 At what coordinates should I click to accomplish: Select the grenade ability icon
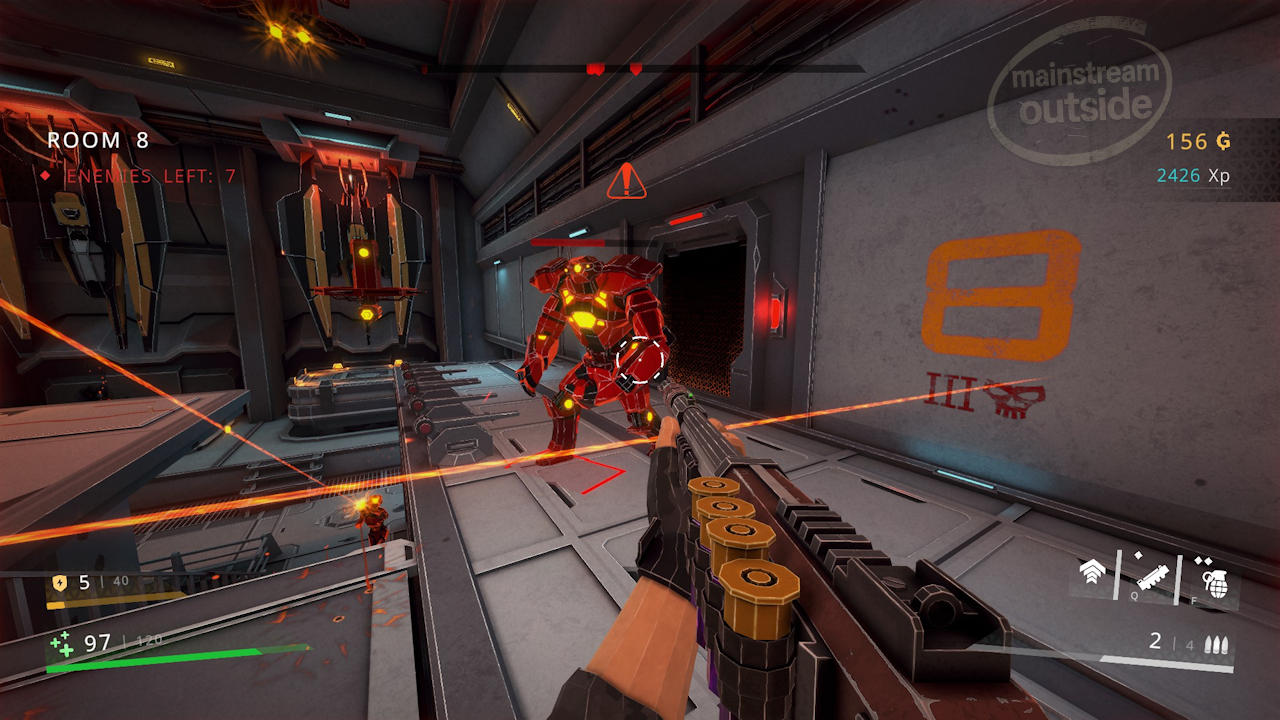[1215, 579]
